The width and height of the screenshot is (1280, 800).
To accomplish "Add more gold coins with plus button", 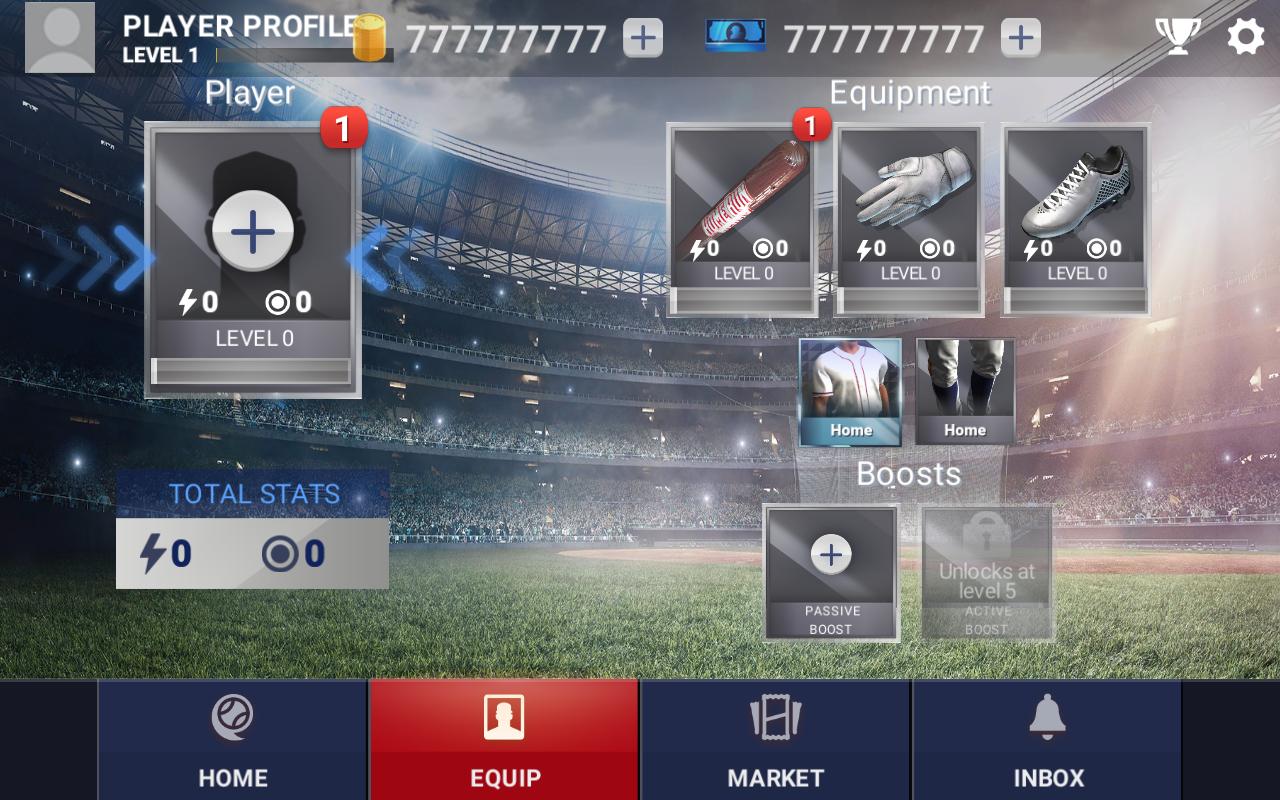I will (x=643, y=38).
